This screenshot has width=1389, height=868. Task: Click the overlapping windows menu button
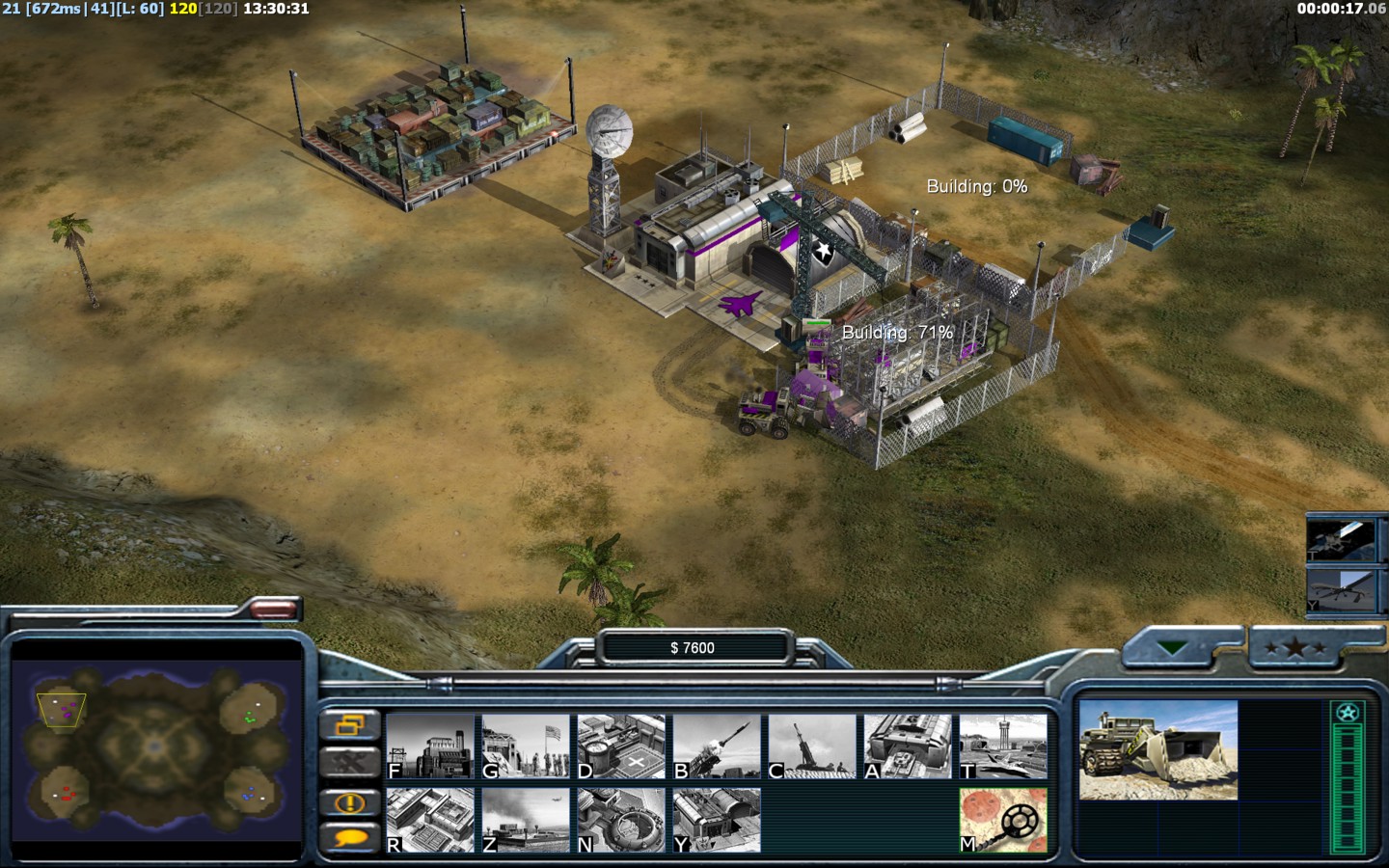(349, 725)
